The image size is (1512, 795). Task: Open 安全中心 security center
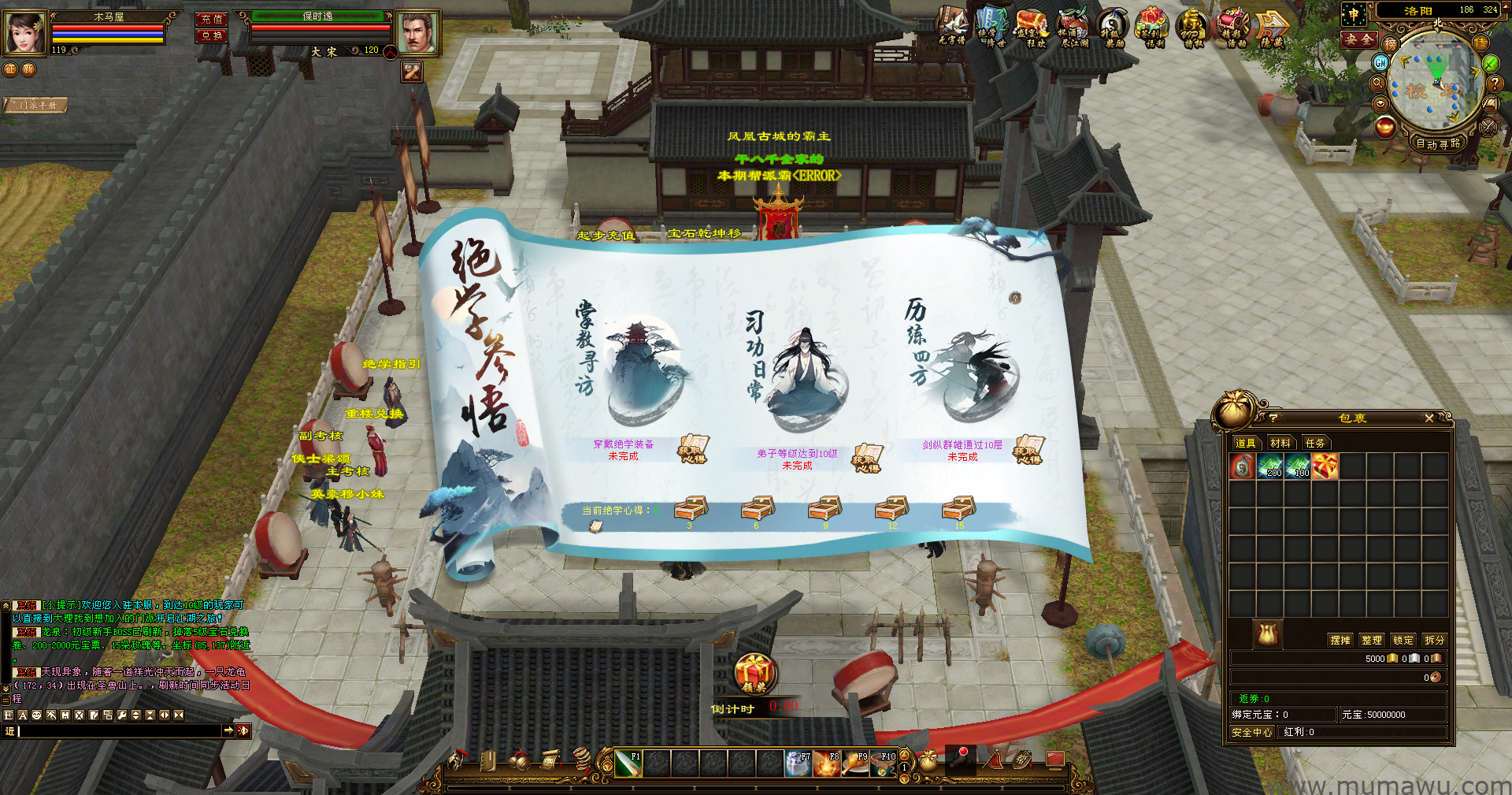point(1252,732)
